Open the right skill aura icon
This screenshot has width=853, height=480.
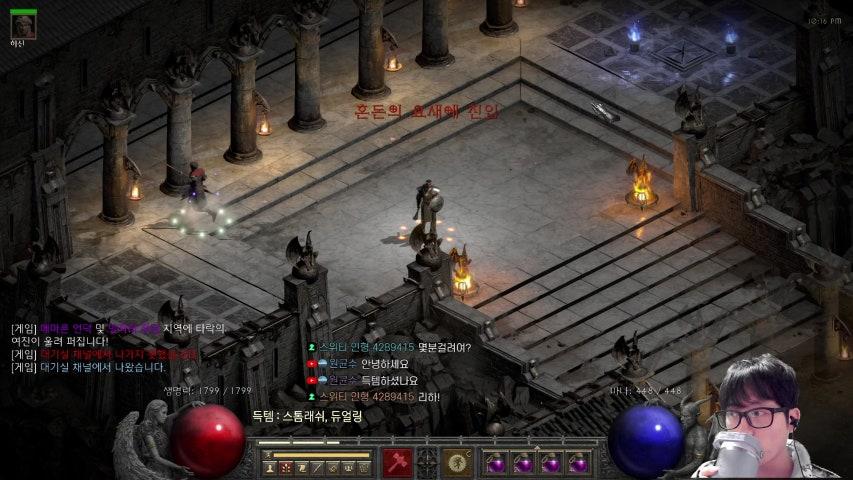458,462
